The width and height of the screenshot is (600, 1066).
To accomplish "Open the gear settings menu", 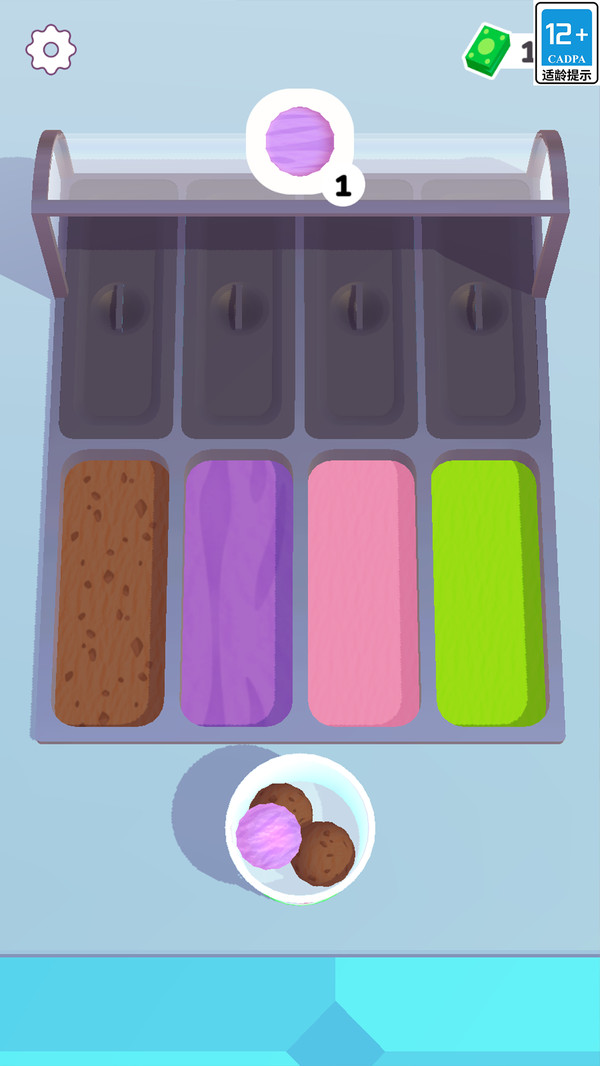I will 51,49.
